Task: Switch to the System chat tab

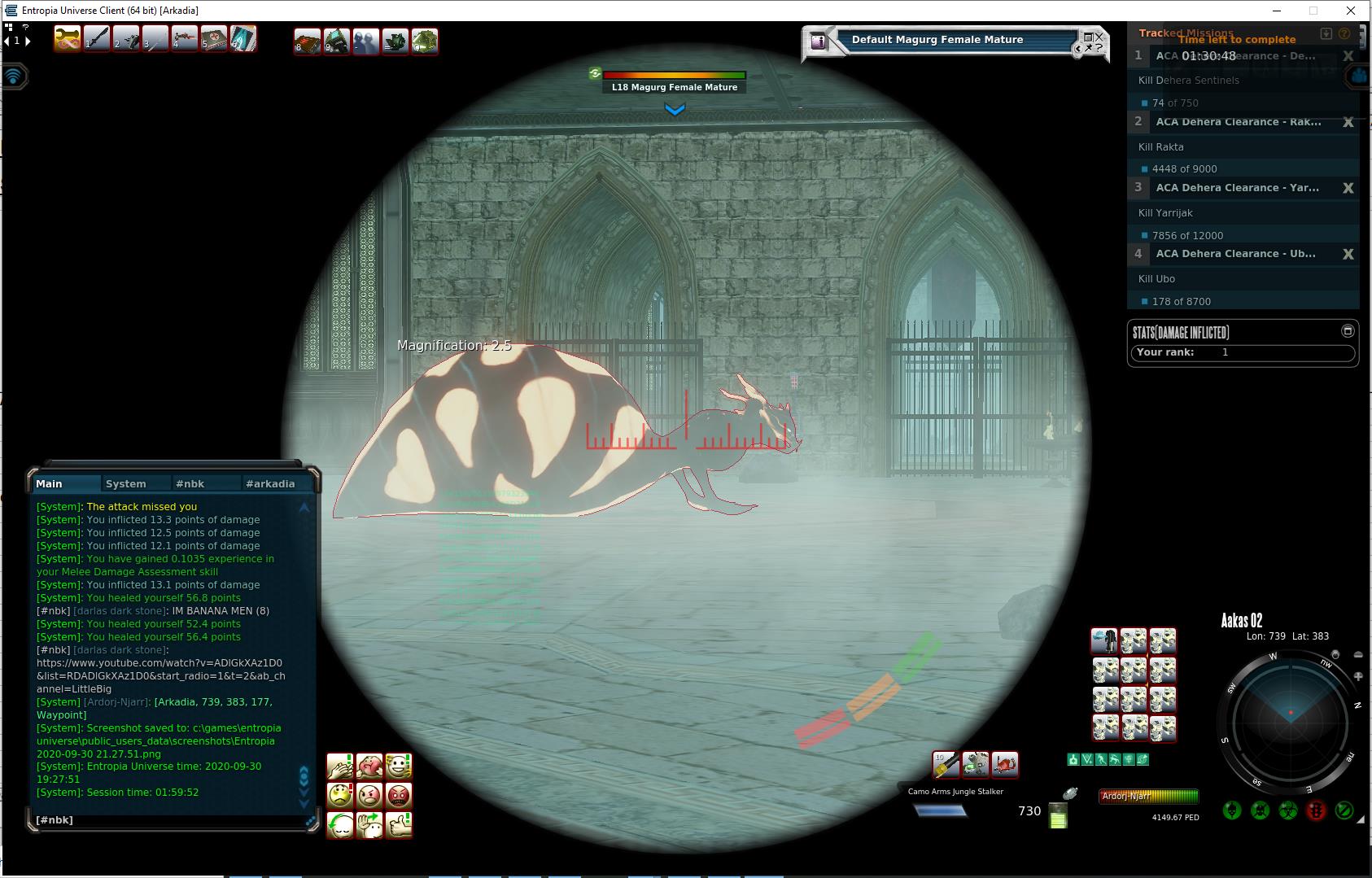Action: click(126, 483)
